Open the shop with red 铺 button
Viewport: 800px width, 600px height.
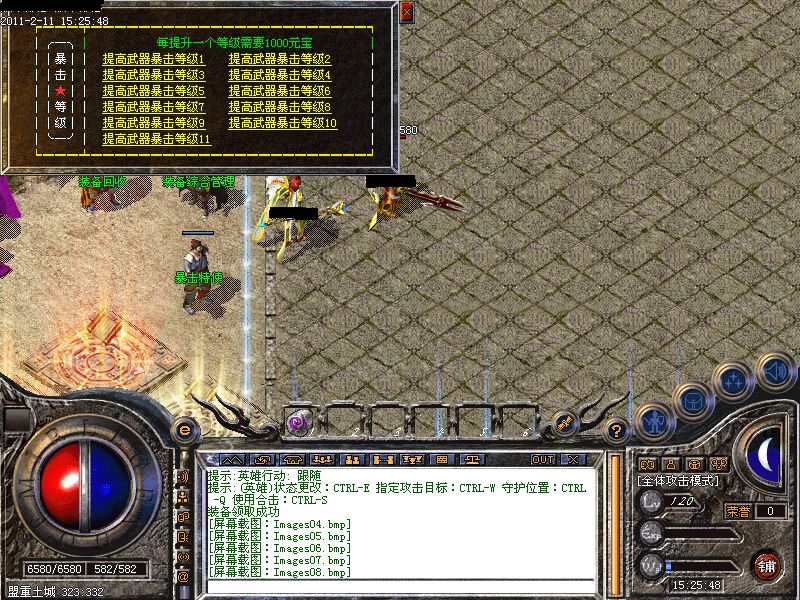(767, 565)
